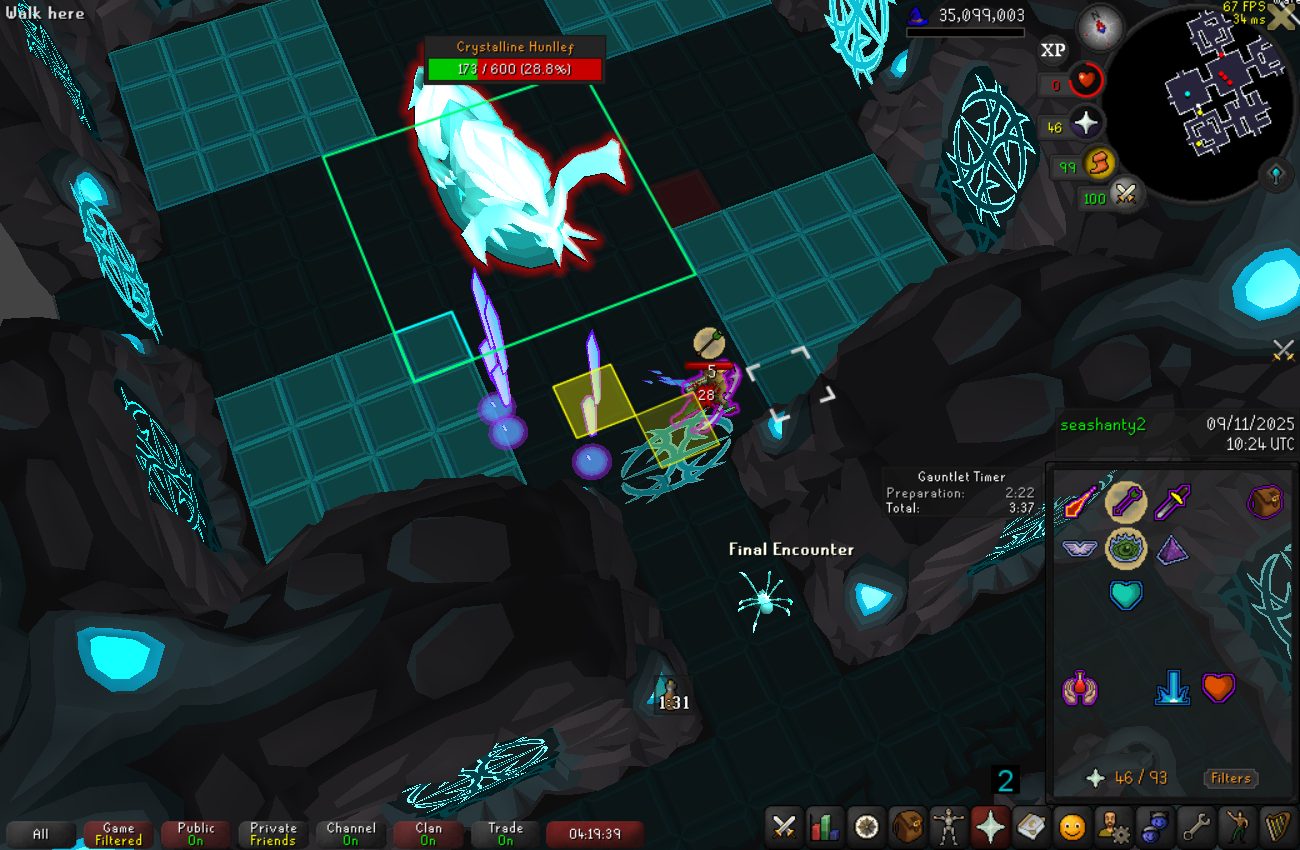The image size is (1300, 850).
Task: Toggle the green eye prayer
Action: point(1125,548)
